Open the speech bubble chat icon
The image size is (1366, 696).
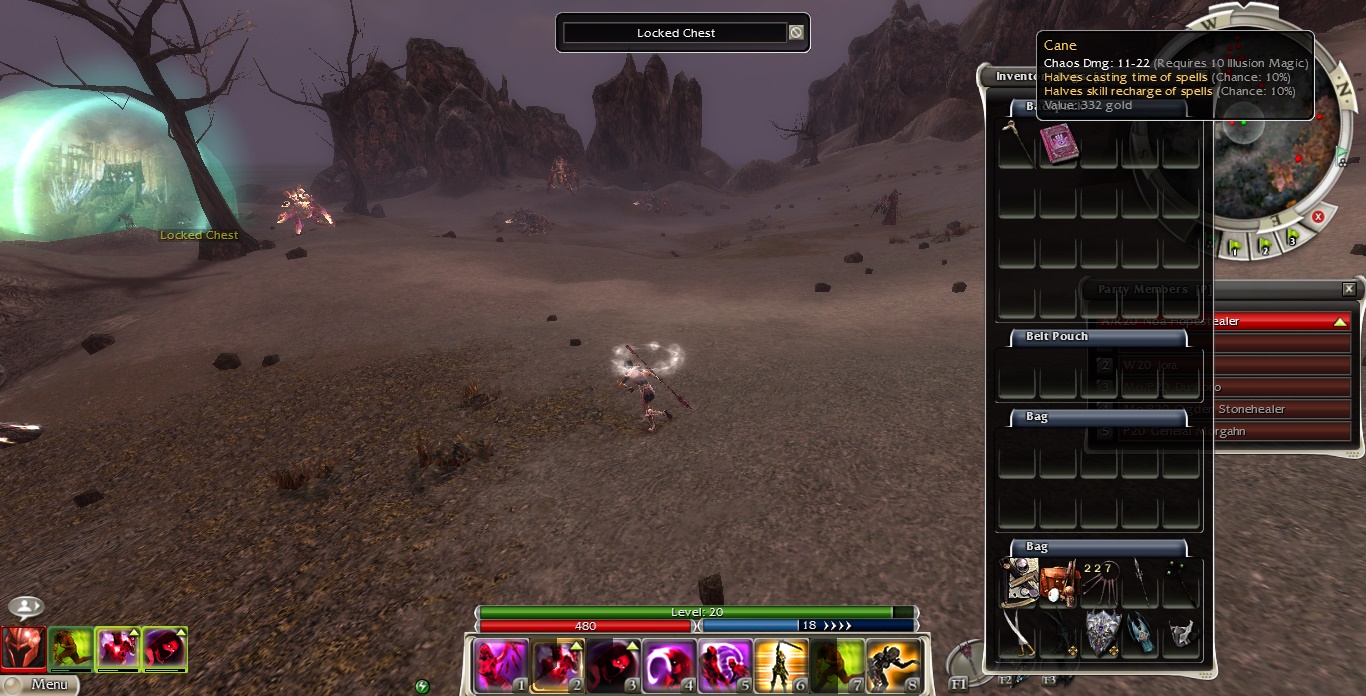(x=25, y=607)
